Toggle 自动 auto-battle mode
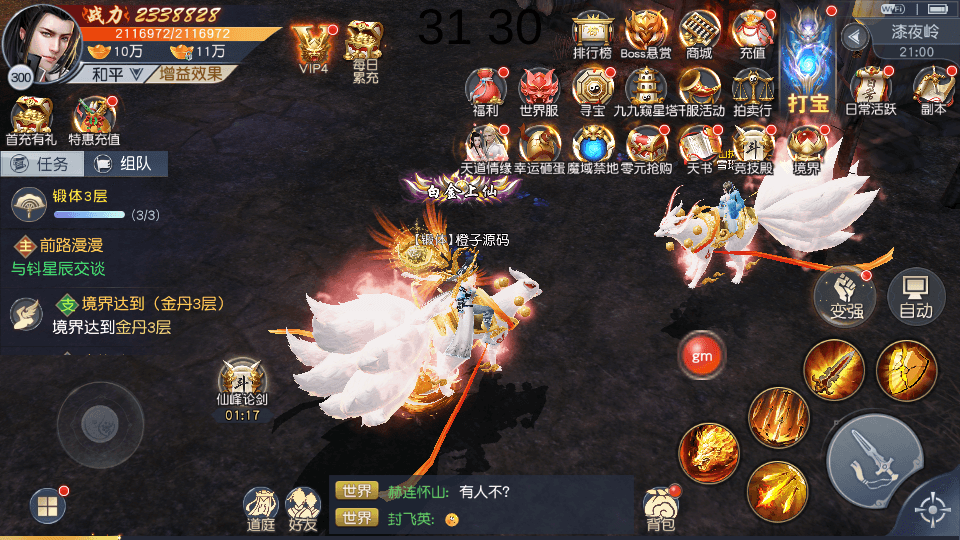This screenshot has height=540, width=960. coord(916,294)
